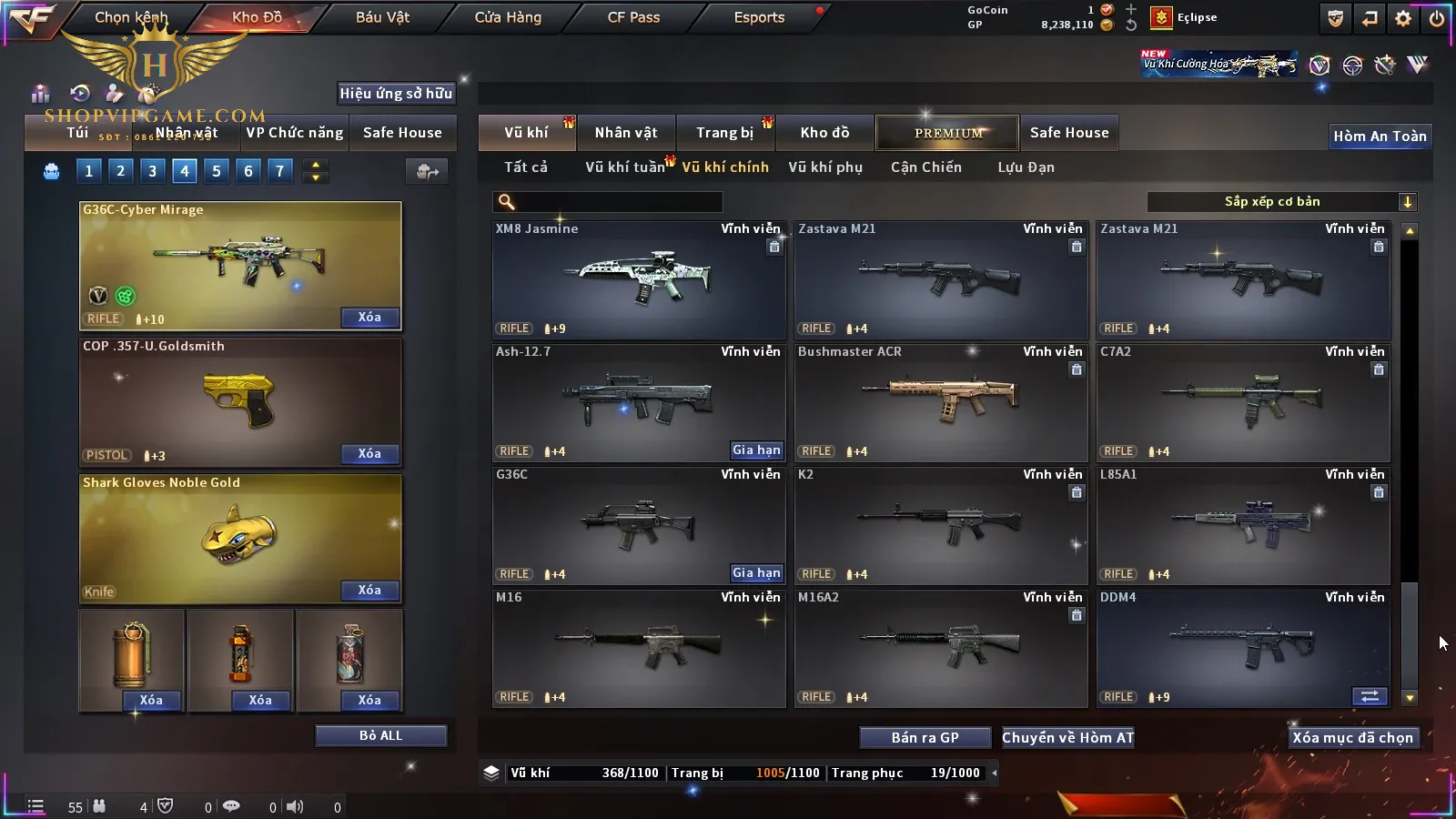The height and width of the screenshot is (819, 1456).
Task: Select the XM8 Jasmine rifle
Action: (638, 279)
